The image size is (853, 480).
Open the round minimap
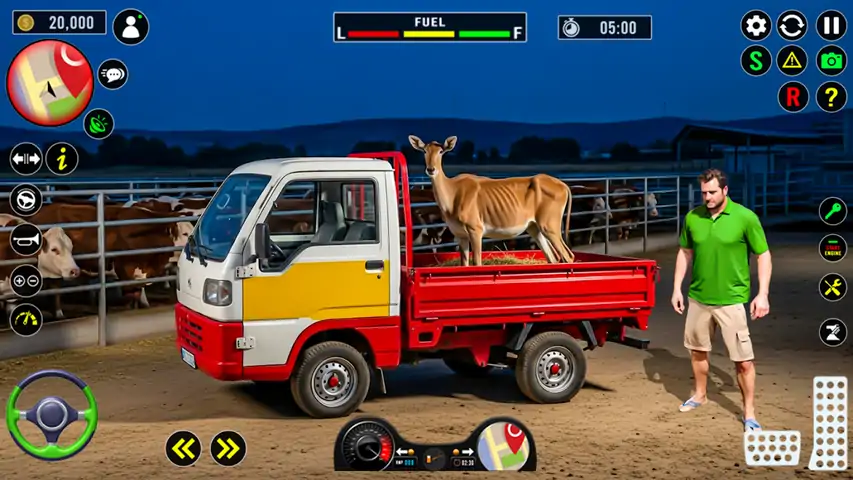(x=49, y=82)
